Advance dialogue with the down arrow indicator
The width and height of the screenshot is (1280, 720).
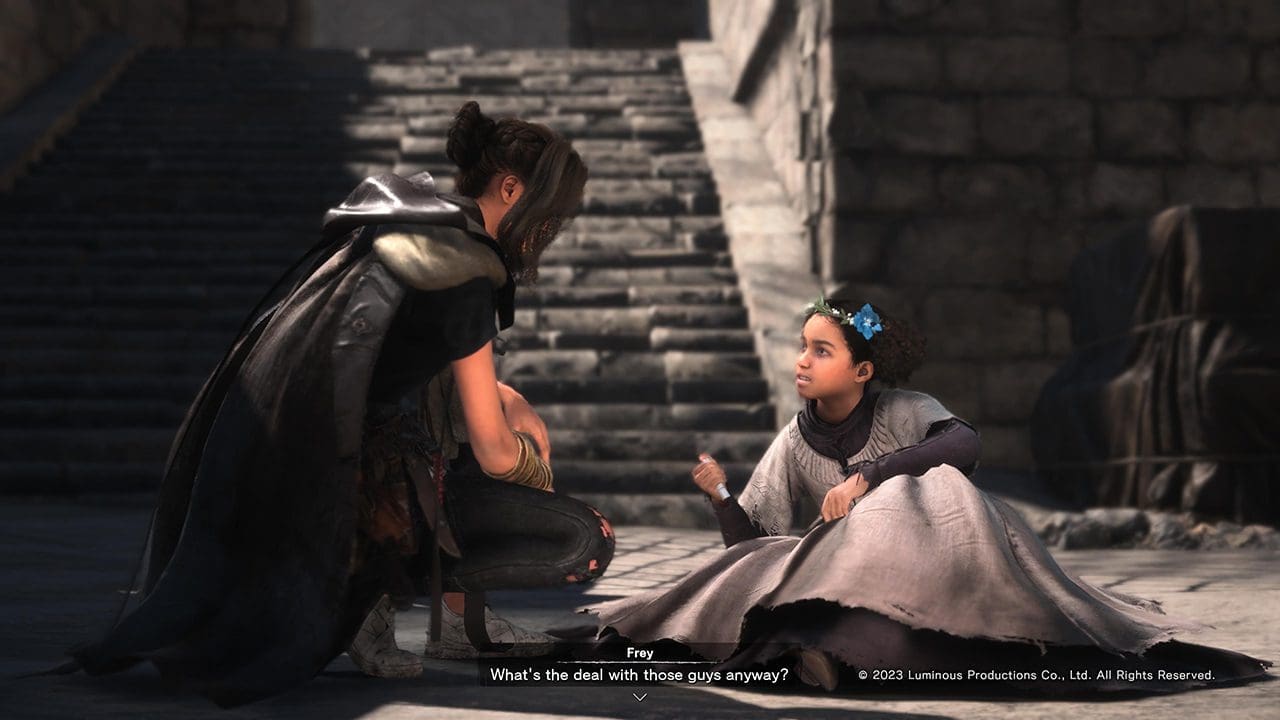tap(640, 697)
